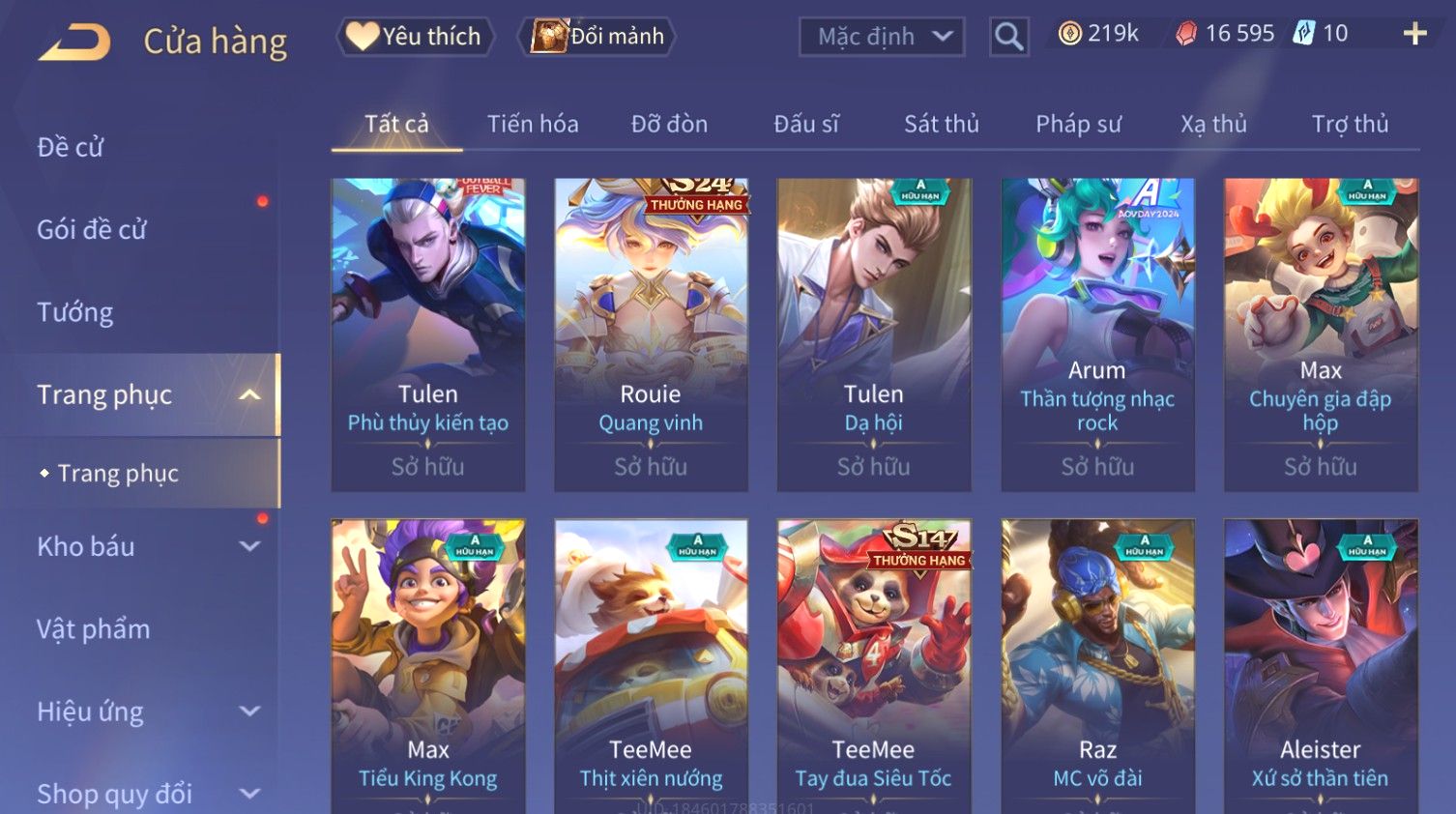Click the magnifying glass search button

[1008, 37]
